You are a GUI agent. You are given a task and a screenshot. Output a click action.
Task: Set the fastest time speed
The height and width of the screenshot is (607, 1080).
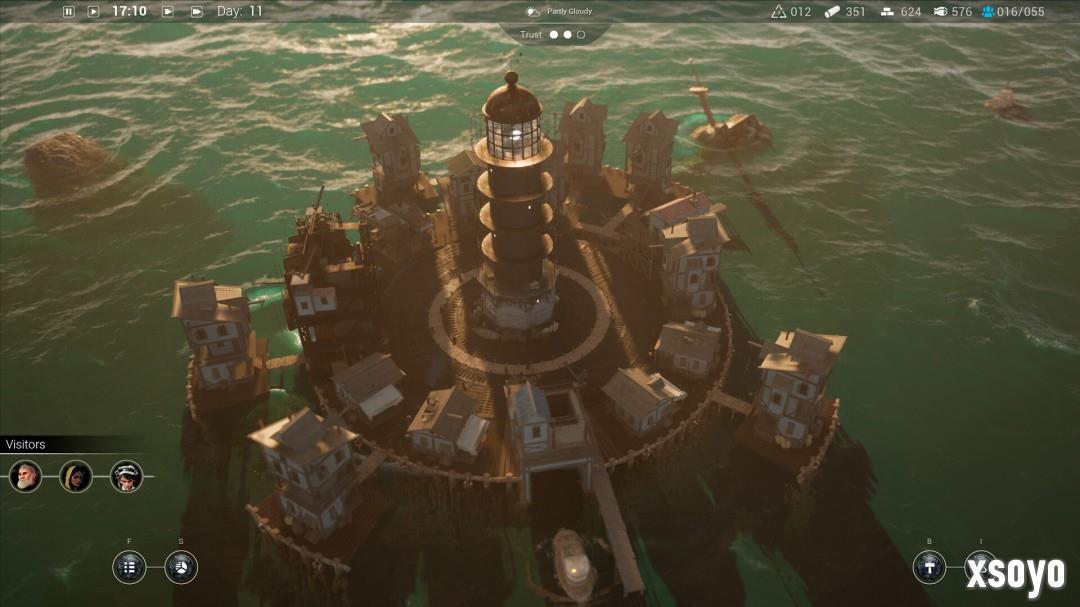click(196, 12)
